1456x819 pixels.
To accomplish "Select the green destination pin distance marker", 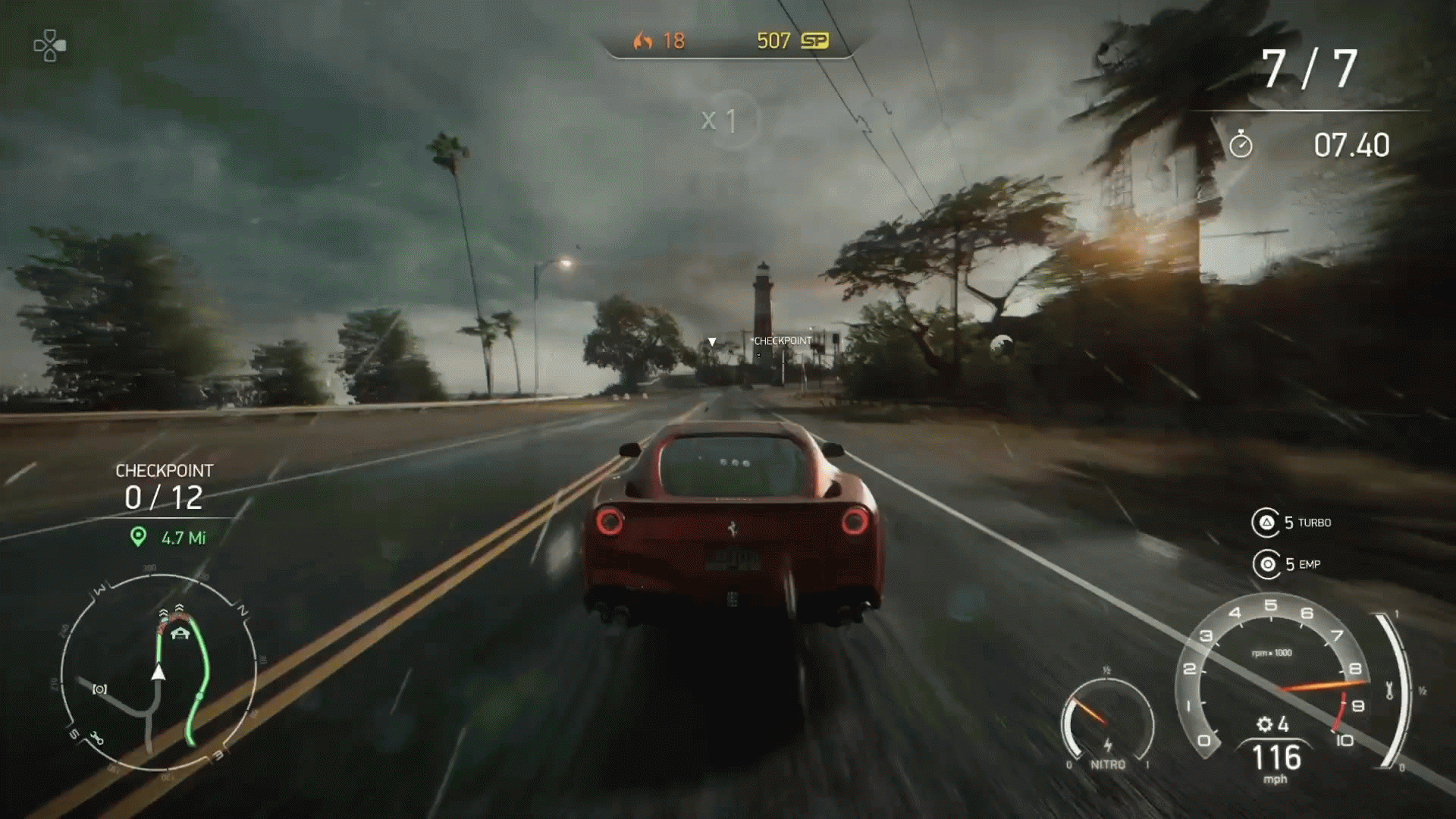I will click(x=138, y=537).
